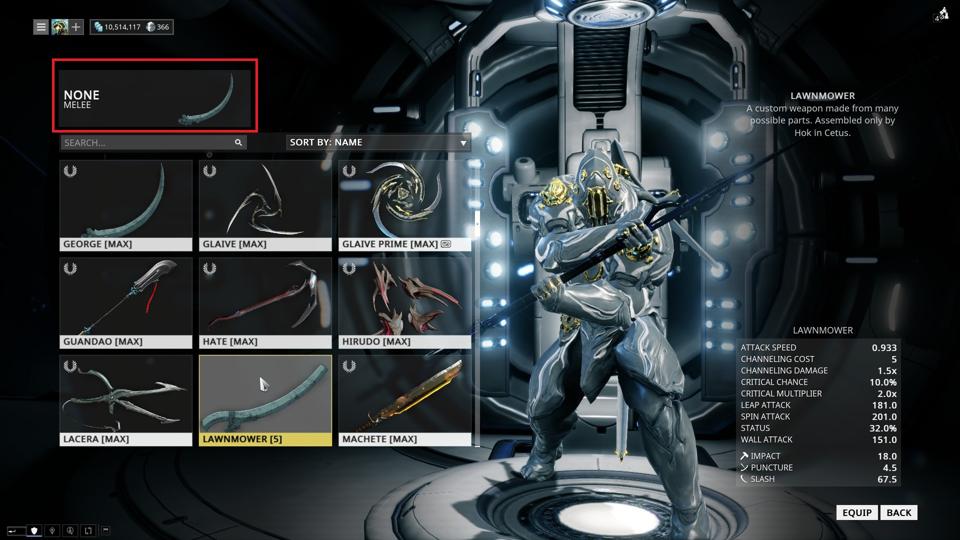Viewport: 960px width, 540px height.
Task: Choose the Hate scythe tile
Action: pyautogui.click(x=265, y=302)
